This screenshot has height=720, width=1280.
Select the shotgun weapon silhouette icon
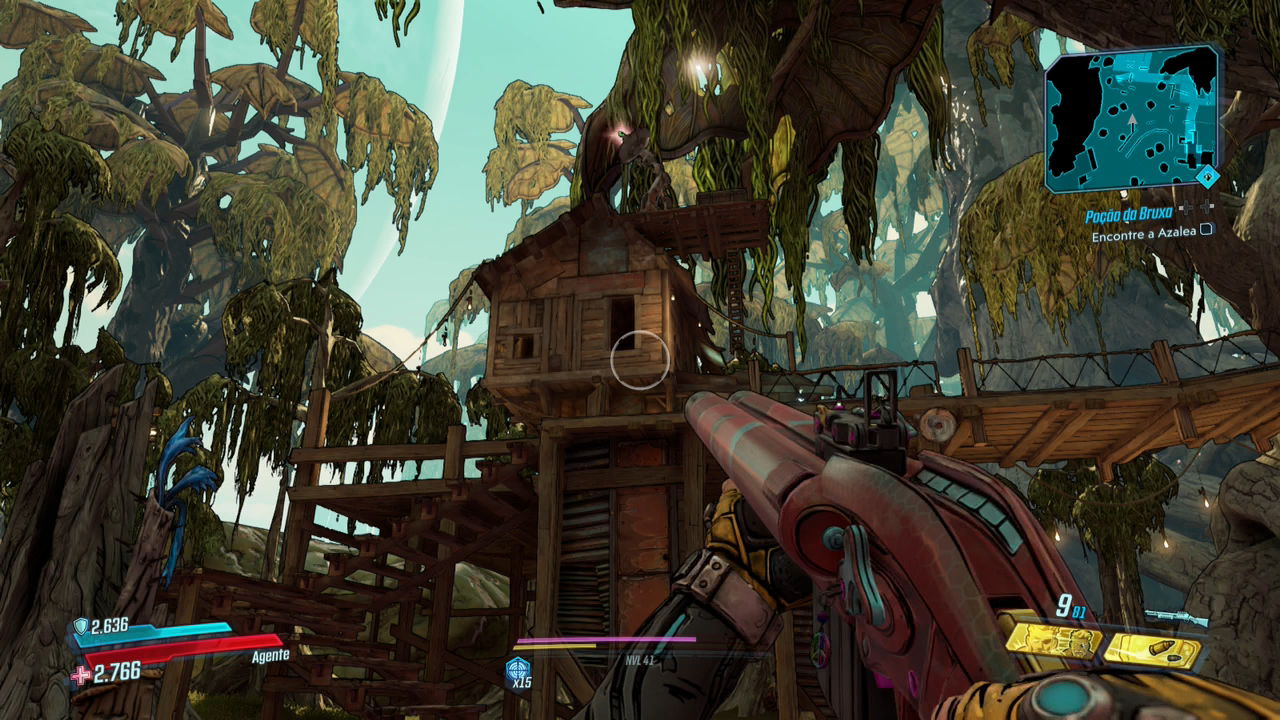click(1175, 617)
